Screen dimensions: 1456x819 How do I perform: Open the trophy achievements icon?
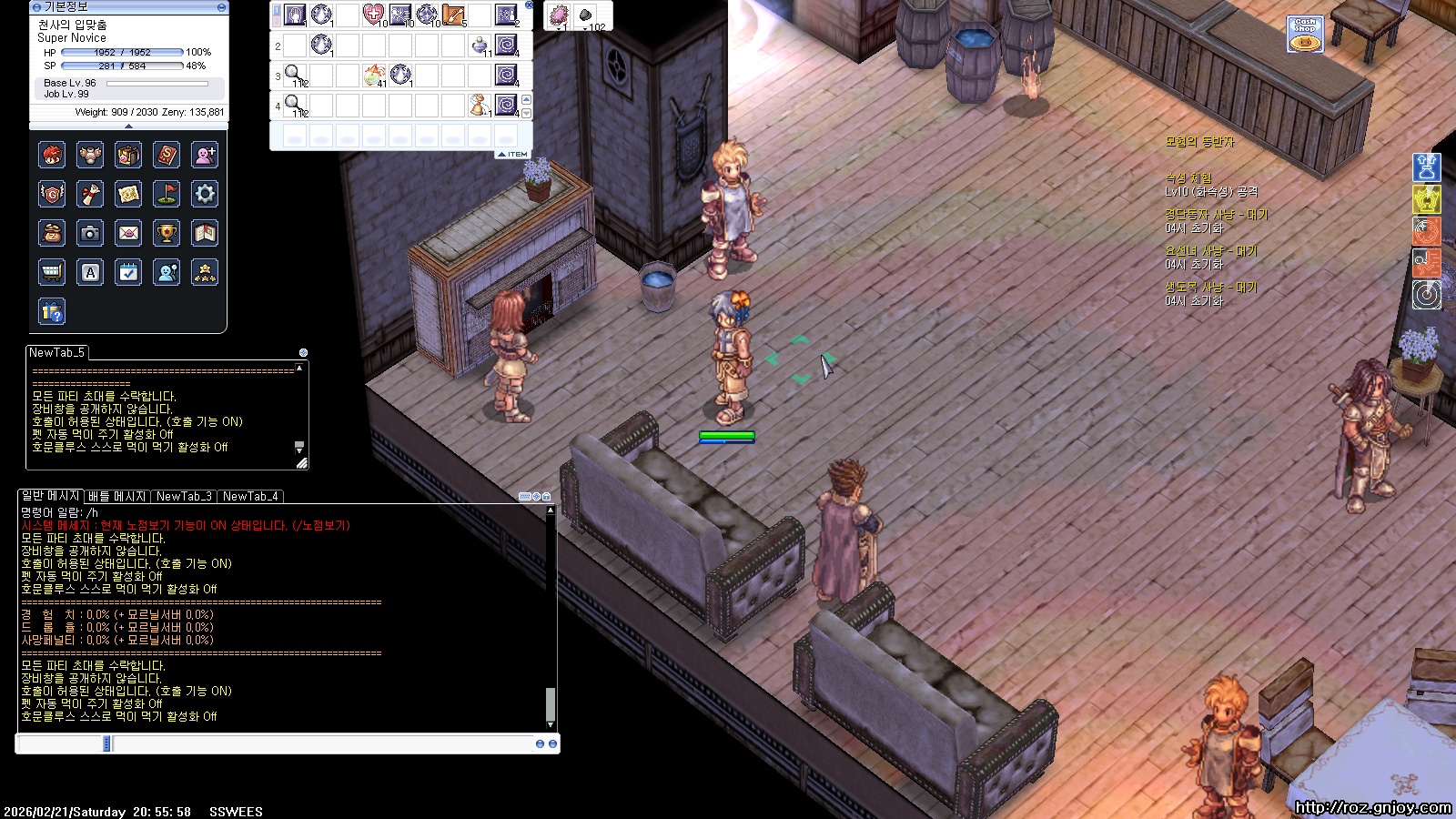[167, 233]
